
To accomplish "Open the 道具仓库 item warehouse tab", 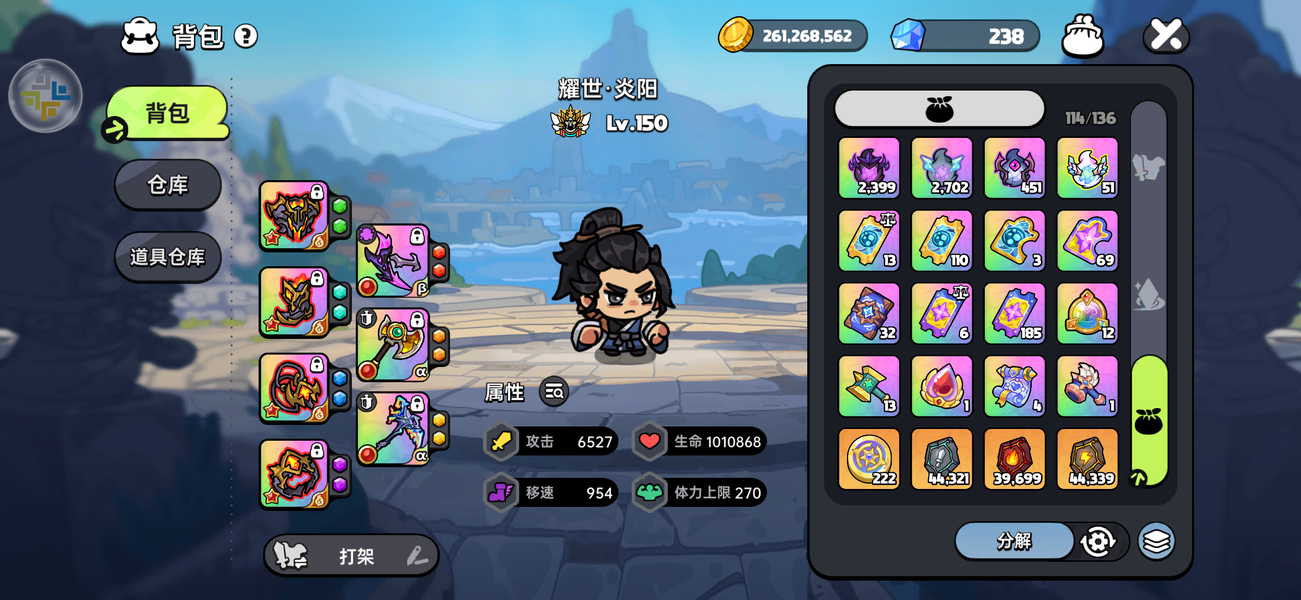I will pyautogui.click(x=167, y=257).
